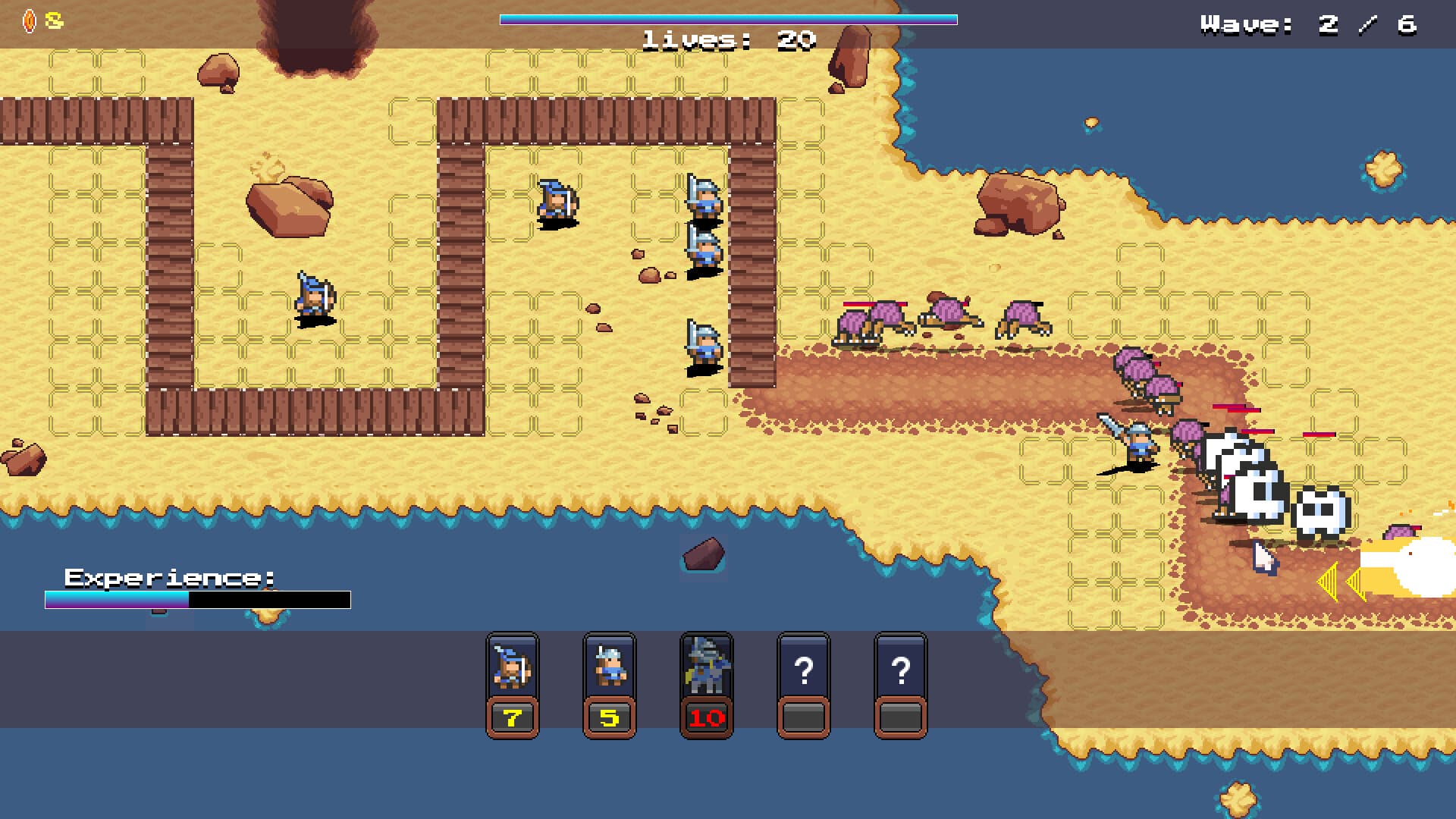Click the second locked question-mark unit slot
1456x819 pixels.
pyautogui.click(x=902, y=671)
